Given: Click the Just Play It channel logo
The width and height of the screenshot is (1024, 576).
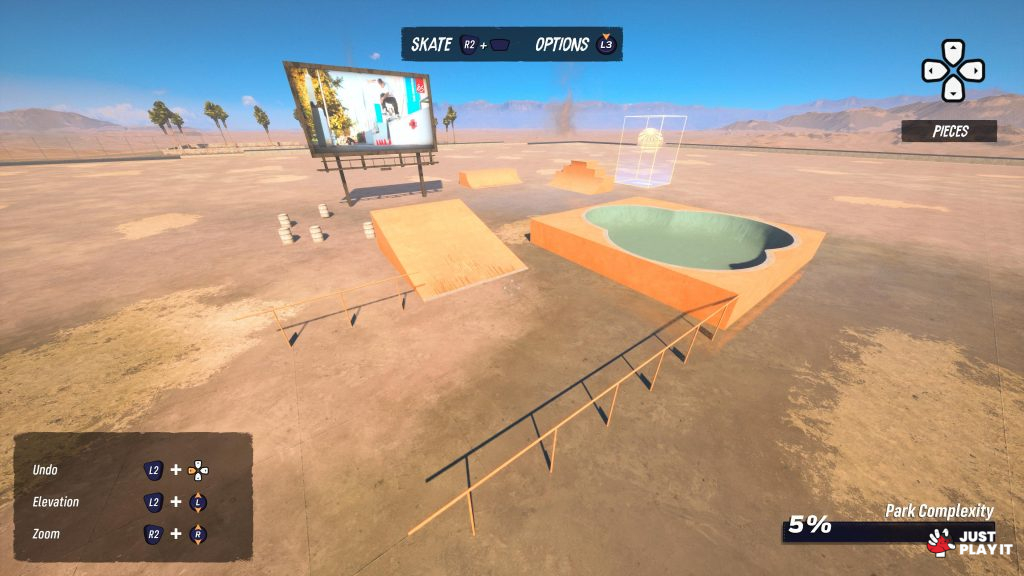Looking at the screenshot, I should click(x=969, y=542).
